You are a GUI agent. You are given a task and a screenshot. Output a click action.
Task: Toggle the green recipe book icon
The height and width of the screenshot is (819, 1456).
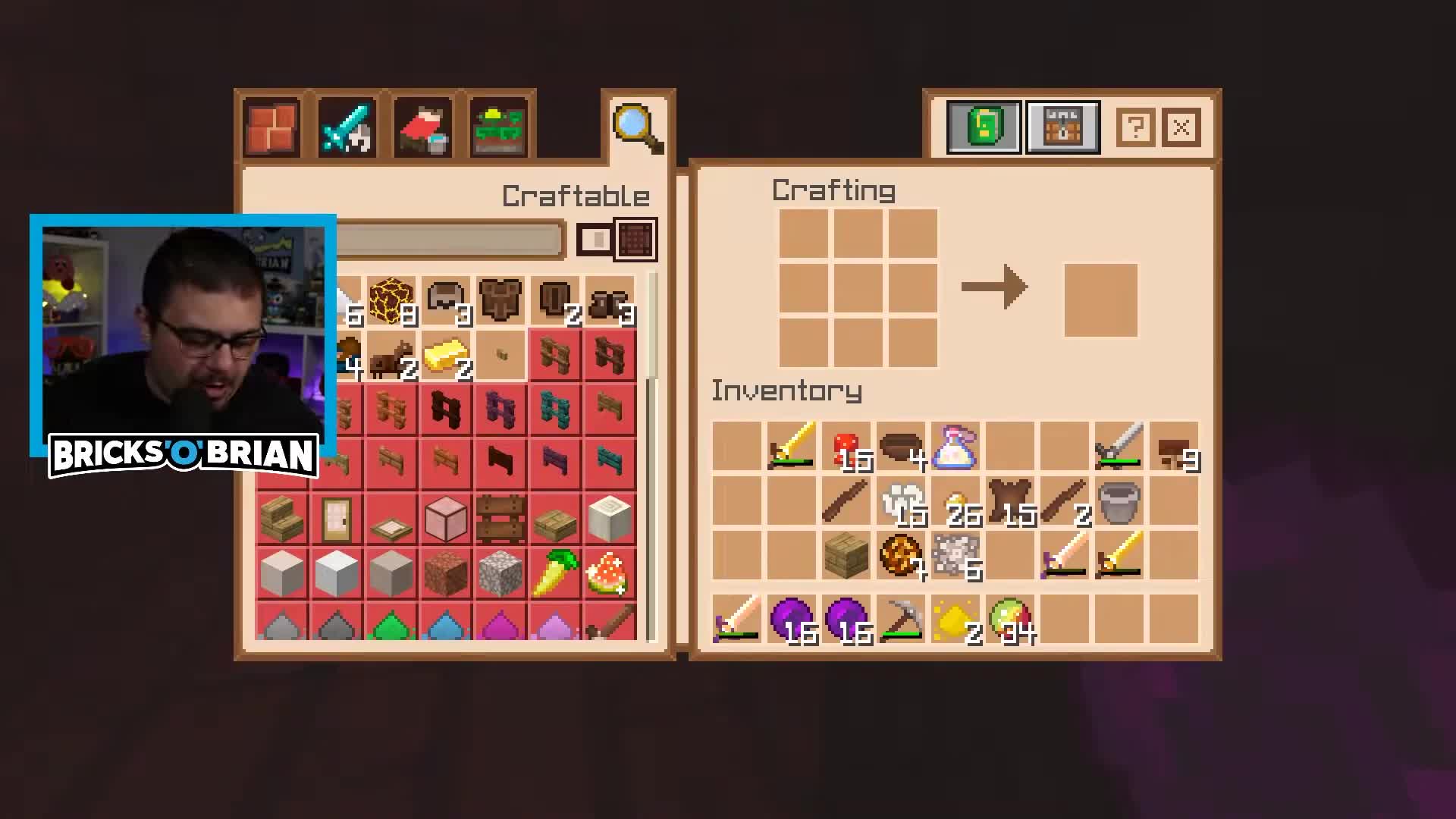[983, 127]
